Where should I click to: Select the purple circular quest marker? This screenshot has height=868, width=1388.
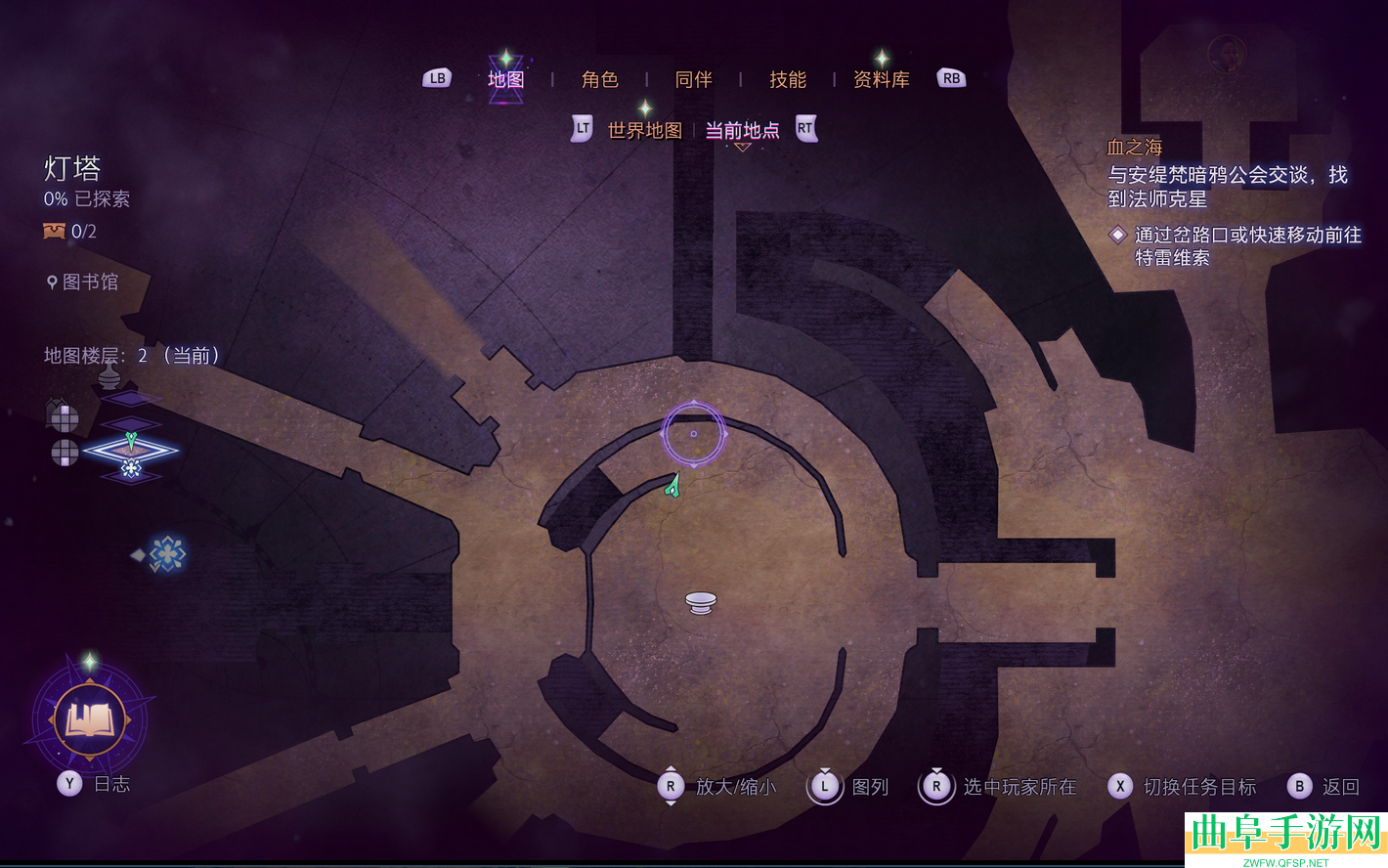pyautogui.click(x=694, y=433)
